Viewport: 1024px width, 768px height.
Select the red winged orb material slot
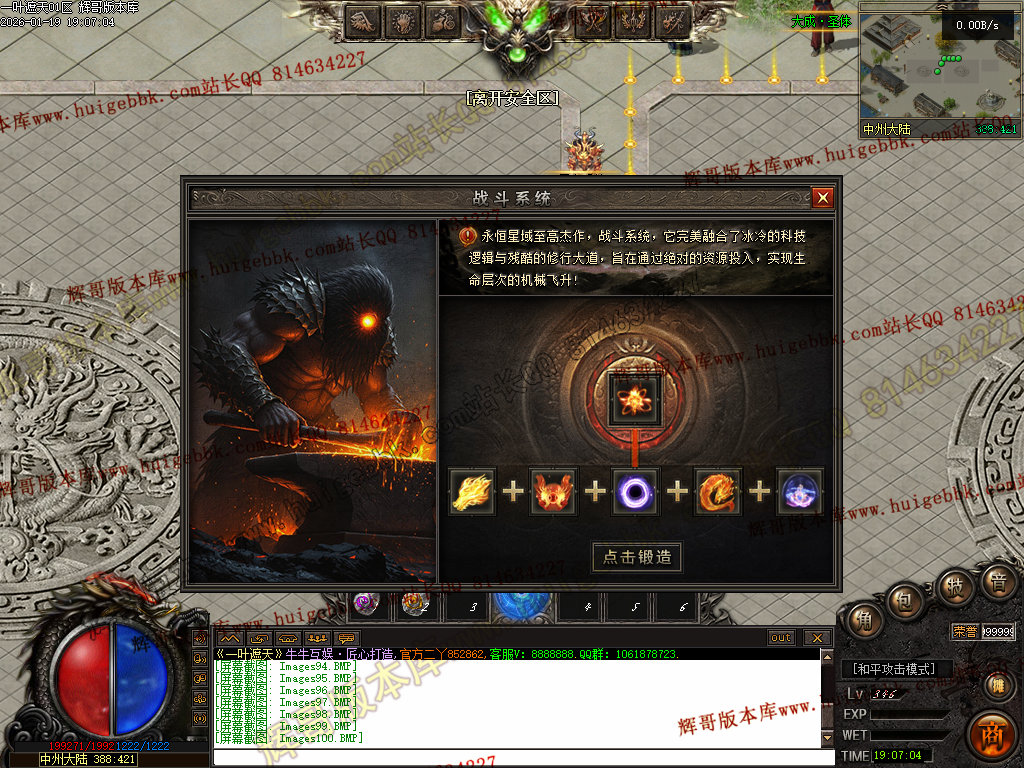pos(554,491)
